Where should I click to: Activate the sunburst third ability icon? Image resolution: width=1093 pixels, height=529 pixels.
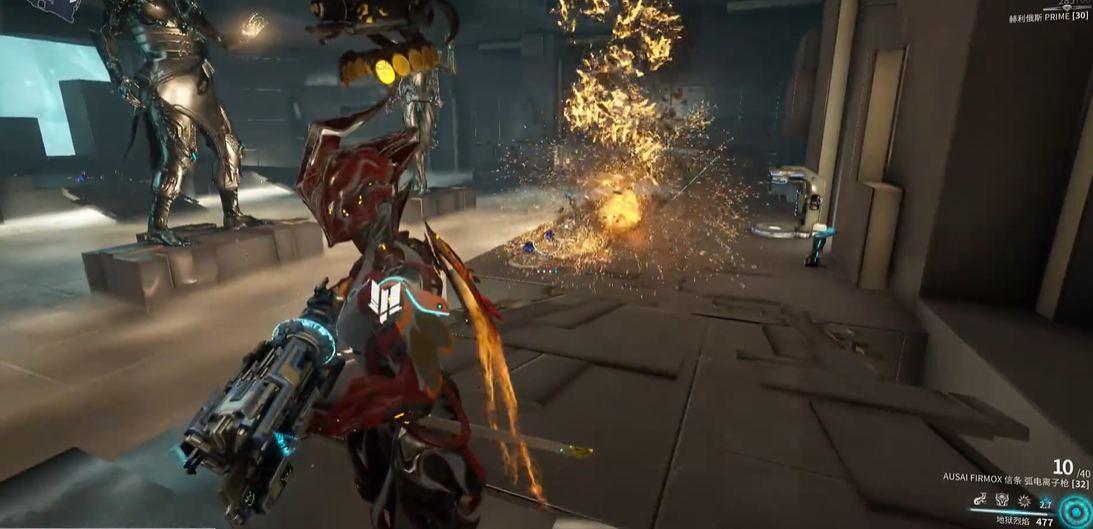pyautogui.click(x=1024, y=500)
